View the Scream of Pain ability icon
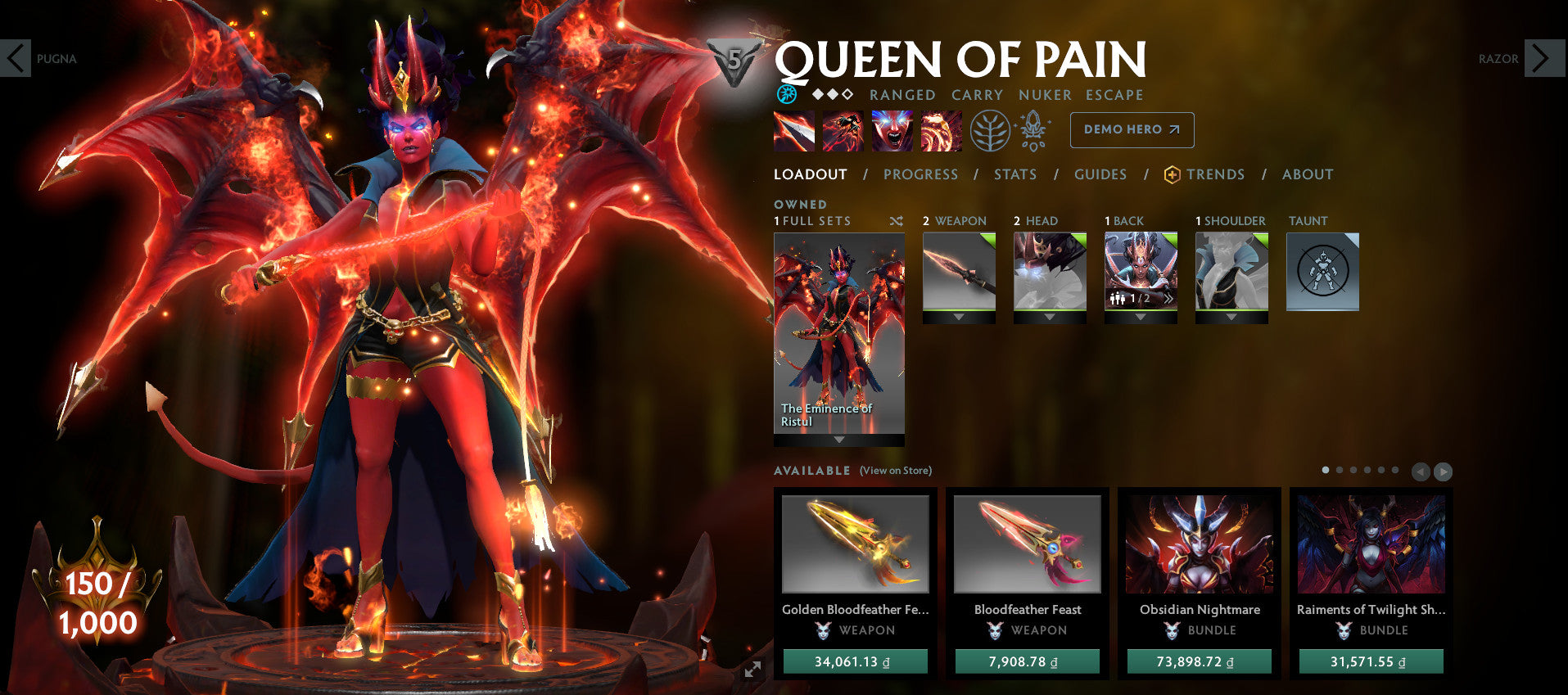The height and width of the screenshot is (695, 1568). click(892, 129)
